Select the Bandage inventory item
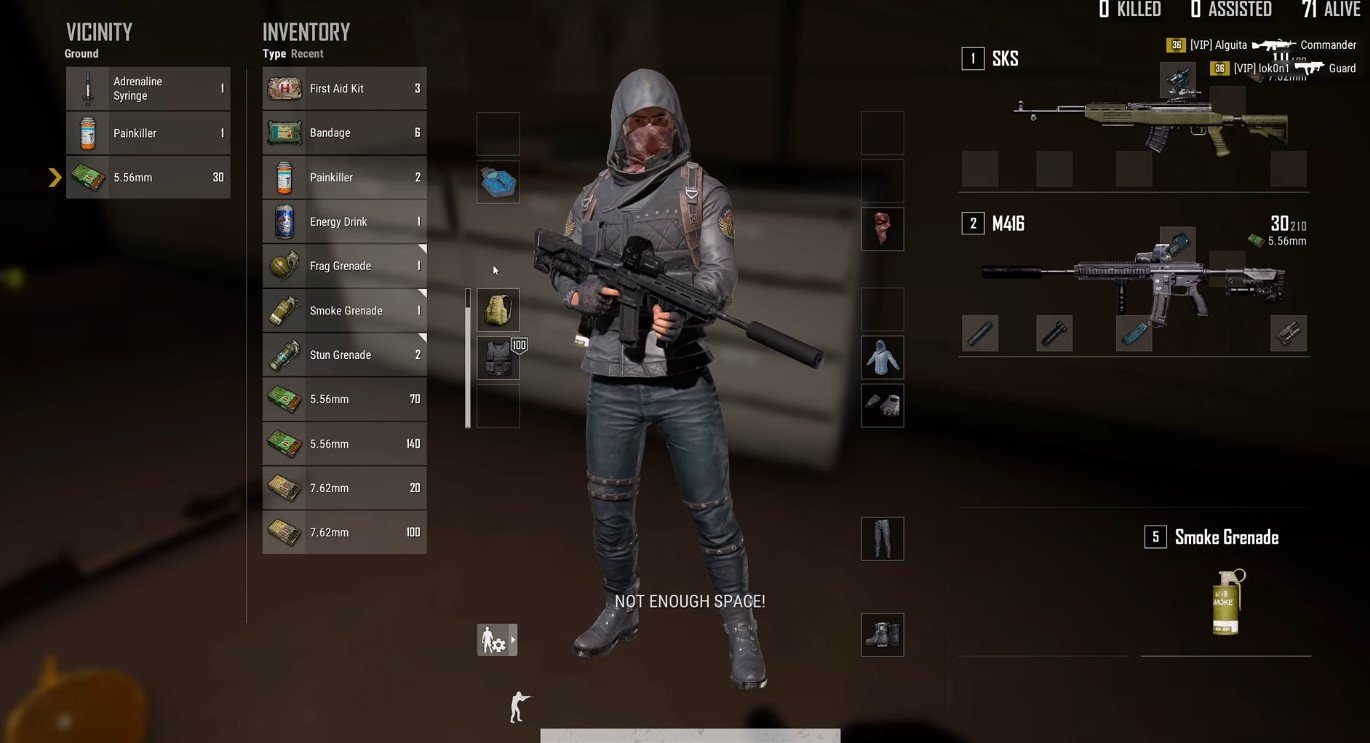Image resolution: width=1370 pixels, height=743 pixels. (x=345, y=133)
